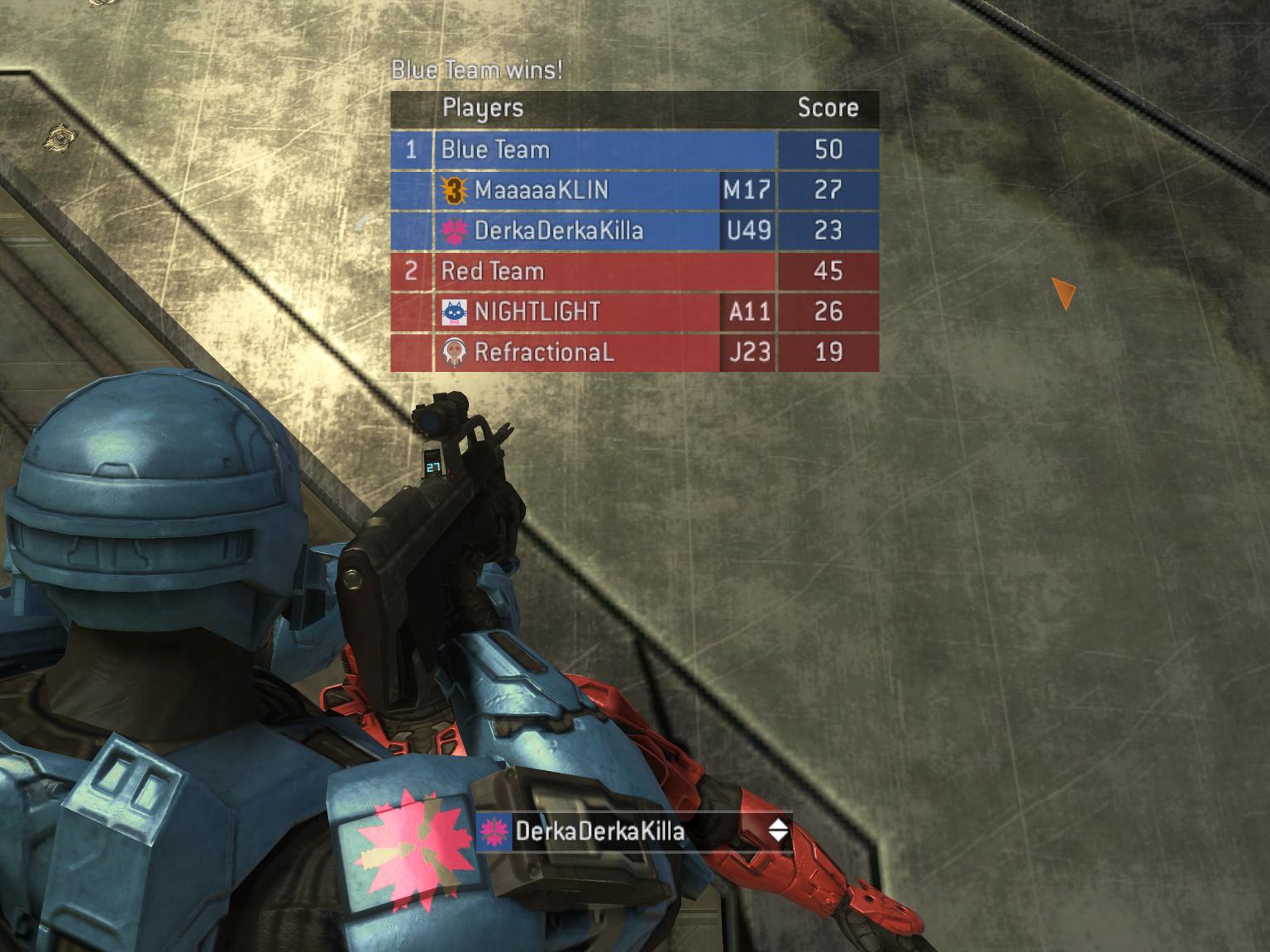Select DerkaDerkaKilla's scoreboard row
Image resolution: width=1270 pixels, height=952 pixels.
(579, 231)
